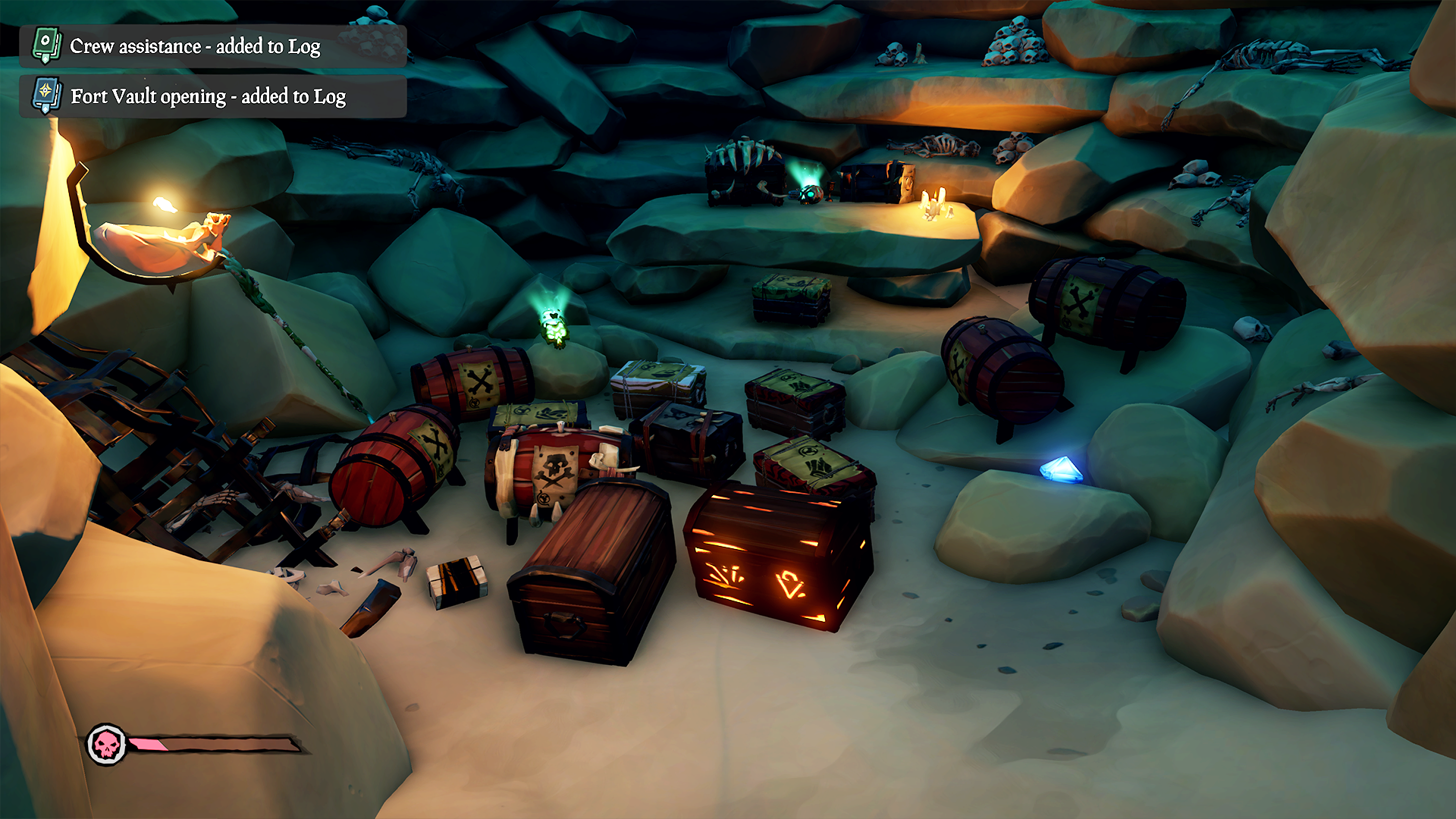The width and height of the screenshot is (1456, 819).
Task: Open the Fort Vault opening log notification
Action: (x=212, y=96)
